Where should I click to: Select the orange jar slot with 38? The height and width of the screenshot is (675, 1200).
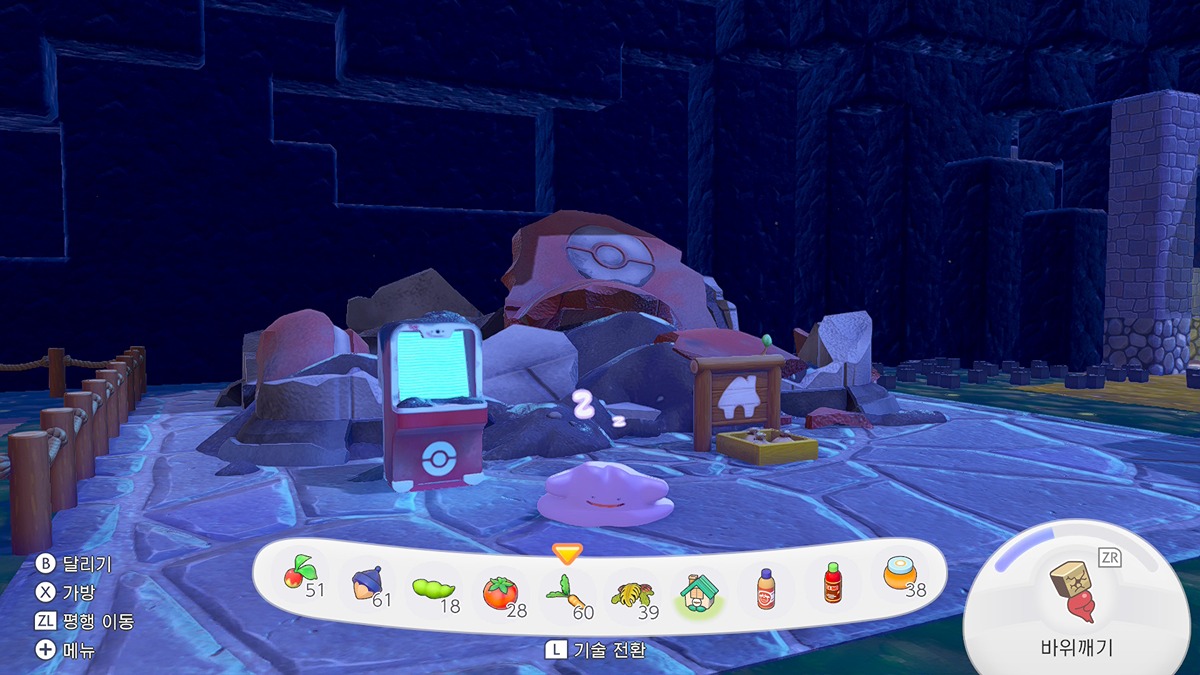click(899, 575)
